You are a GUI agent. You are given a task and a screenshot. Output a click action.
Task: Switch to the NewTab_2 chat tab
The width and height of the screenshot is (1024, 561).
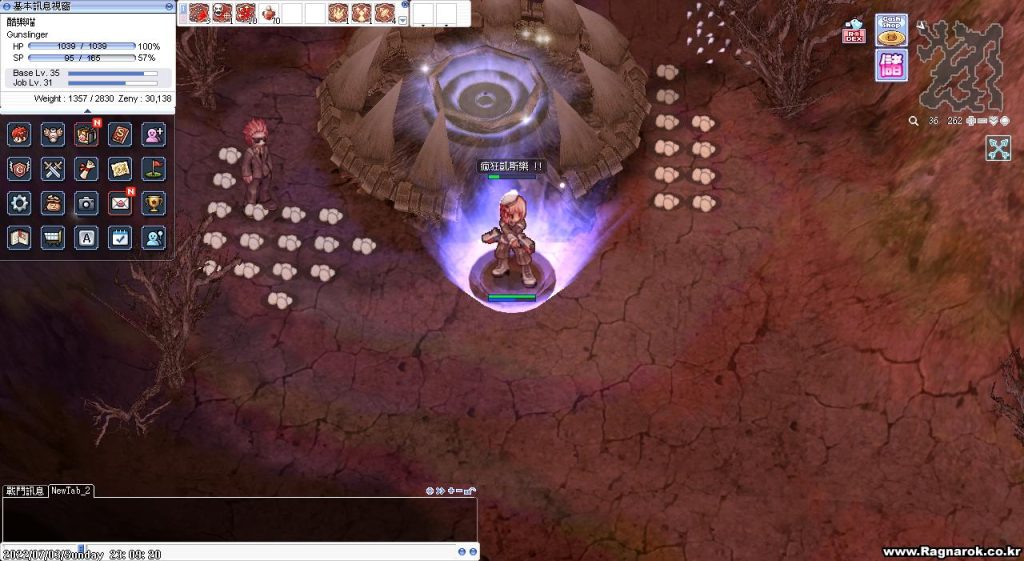[x=72, y=490]
